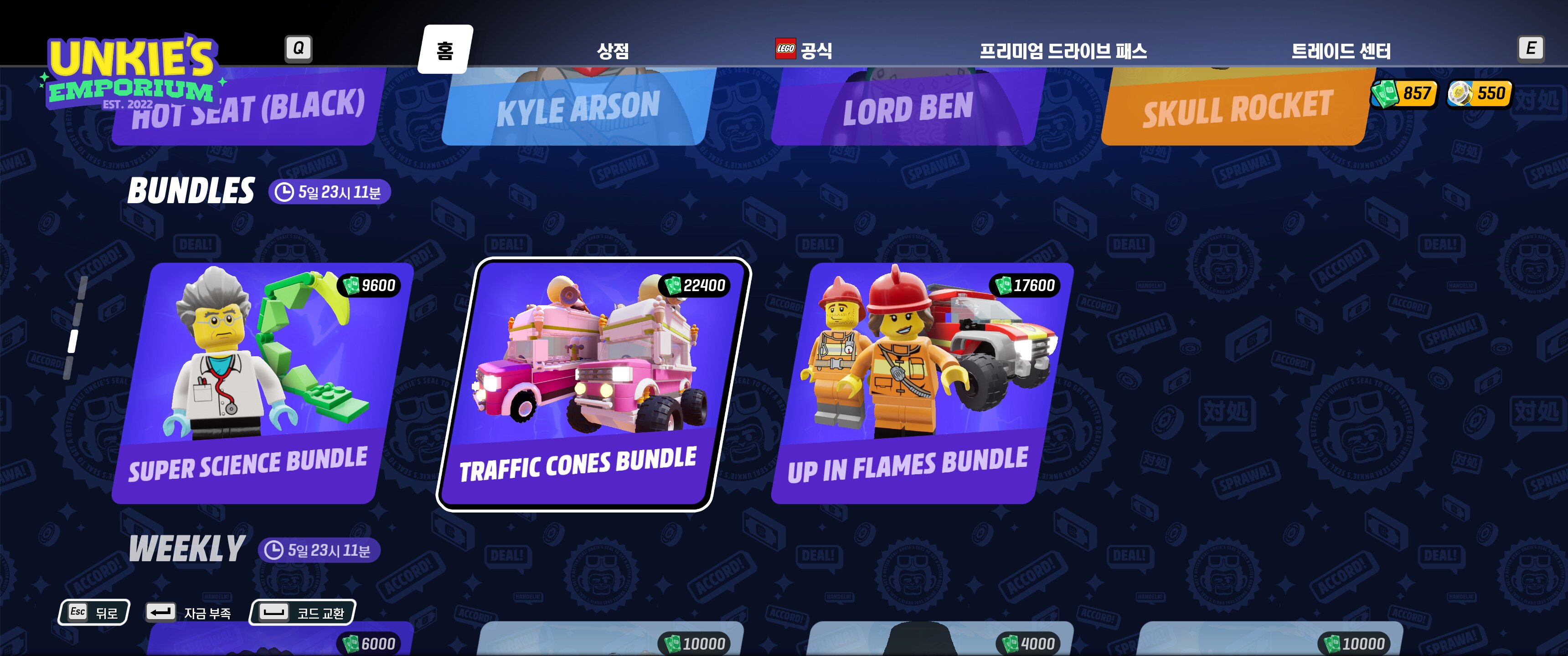Open the 프리미엄 드라이브 패스 tab

coord(1063,51)
